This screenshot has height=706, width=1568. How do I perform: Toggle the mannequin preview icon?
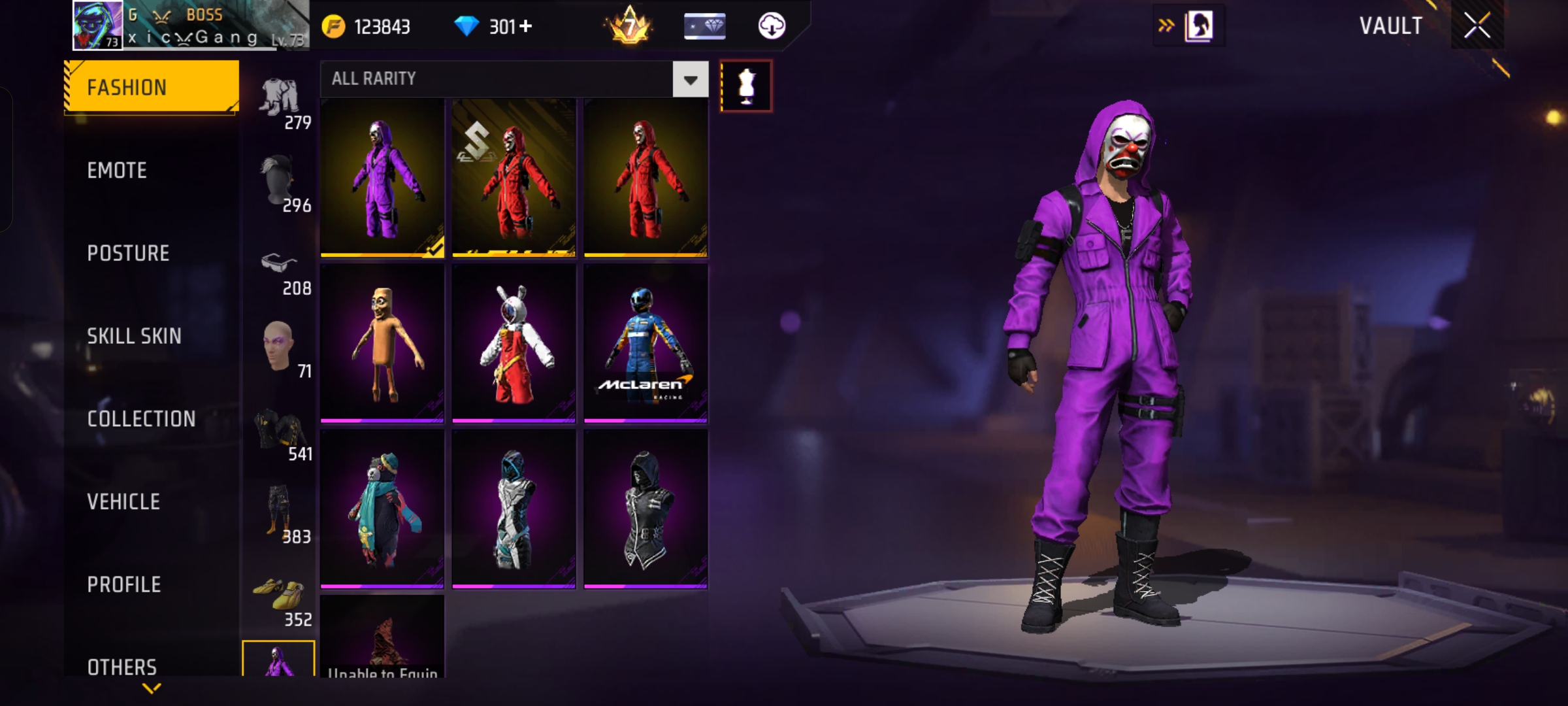point(746,86)
